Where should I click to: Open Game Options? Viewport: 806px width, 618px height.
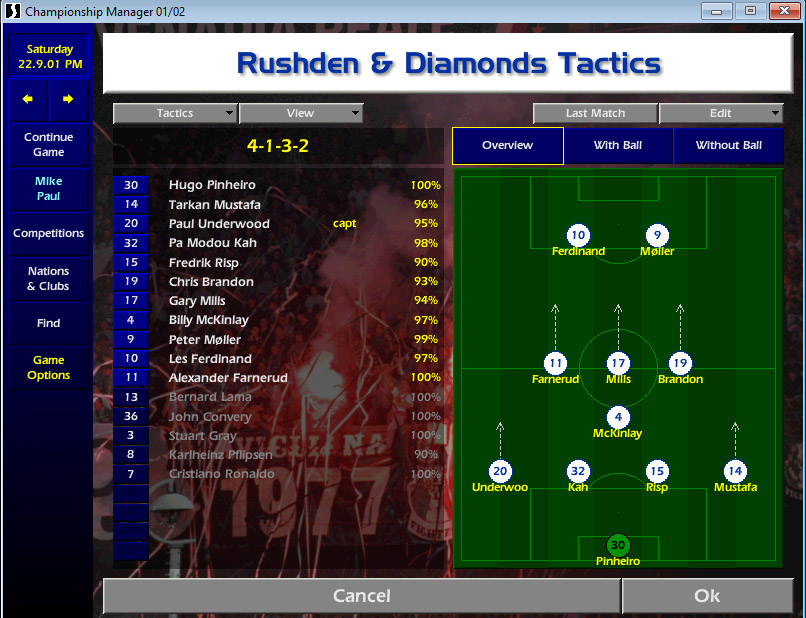pos(48,368)
